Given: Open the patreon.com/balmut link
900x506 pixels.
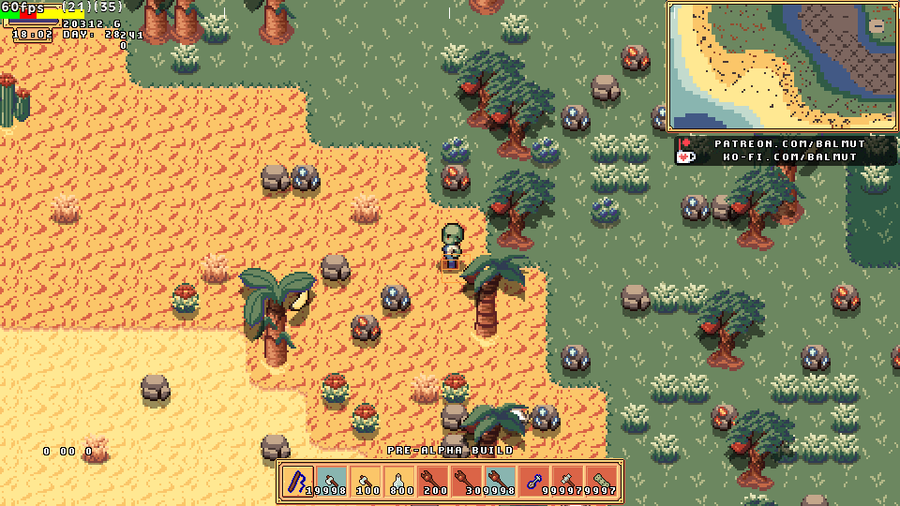Looking at the screenshot, I should pyautogui.click(x=791, y=144).
